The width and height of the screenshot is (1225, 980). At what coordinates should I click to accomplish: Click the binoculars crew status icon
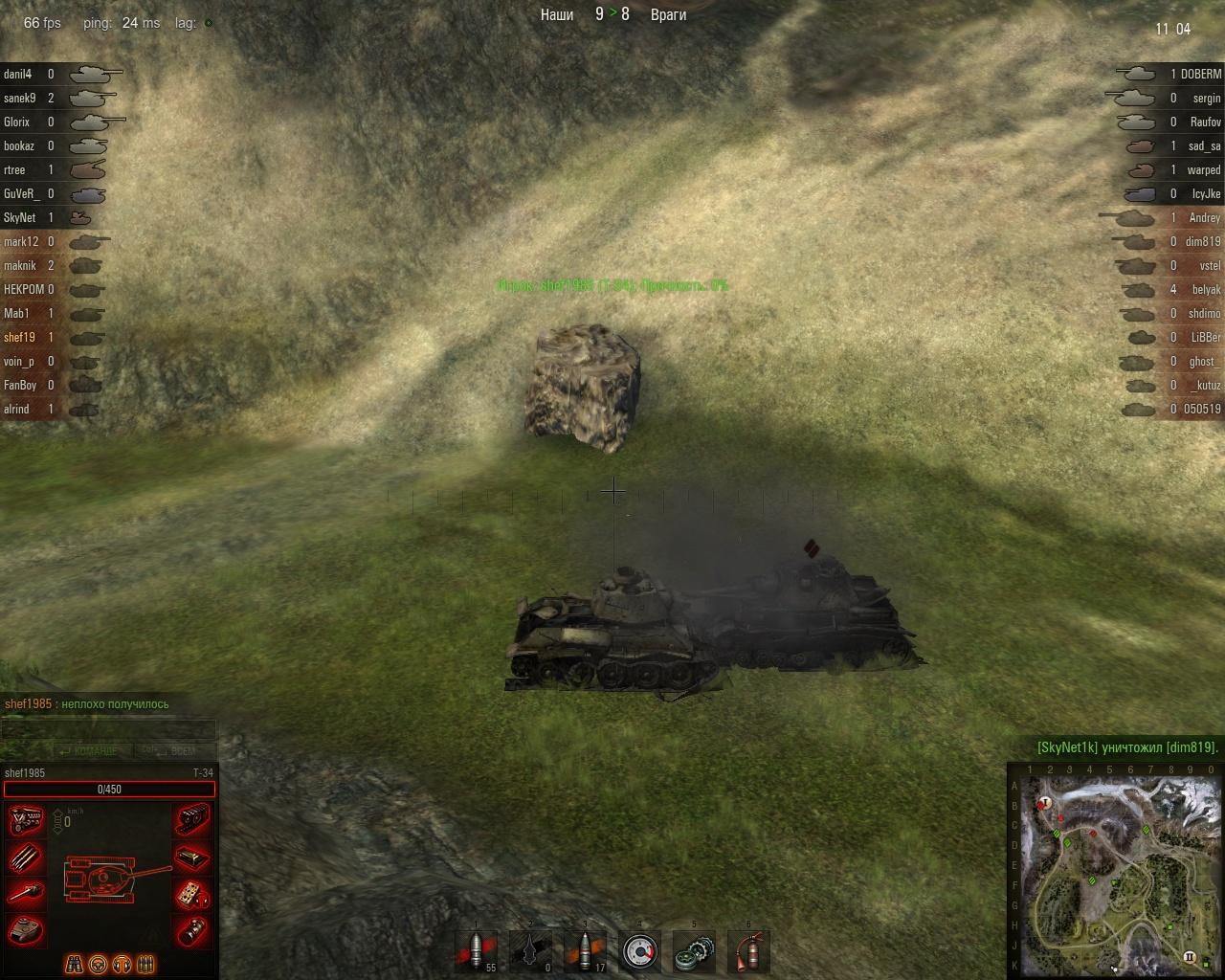point(74,964)
